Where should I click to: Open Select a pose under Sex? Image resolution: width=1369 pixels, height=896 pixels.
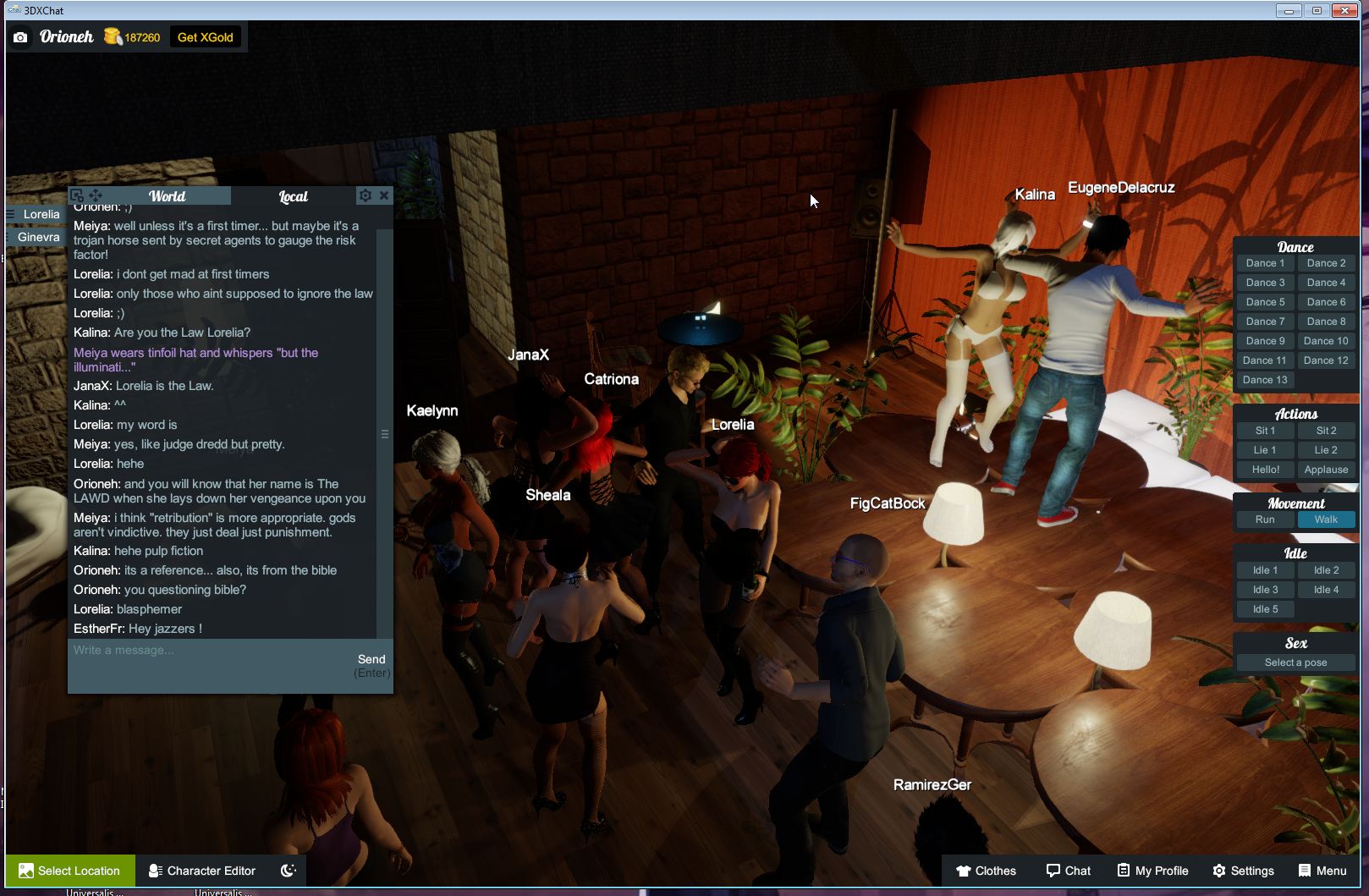pyautogui.click(x=1295, y=662)
